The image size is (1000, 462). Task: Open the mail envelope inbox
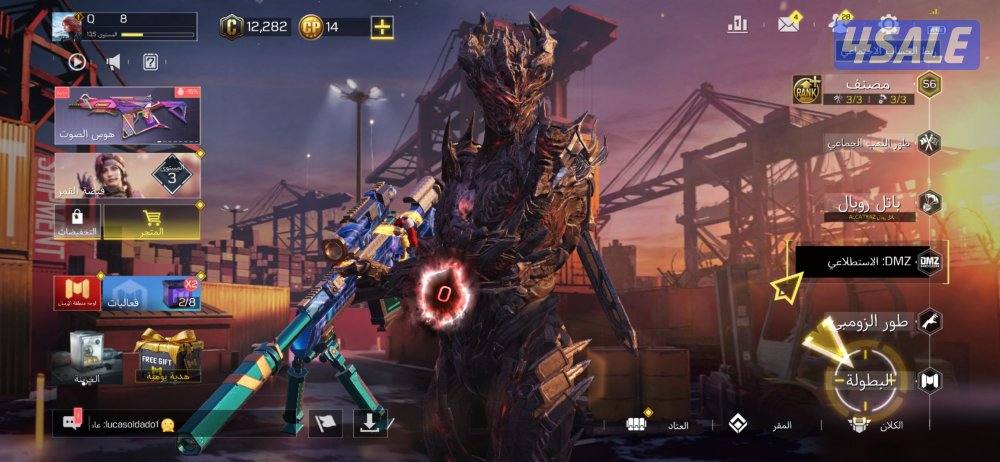tap(788, 24)
